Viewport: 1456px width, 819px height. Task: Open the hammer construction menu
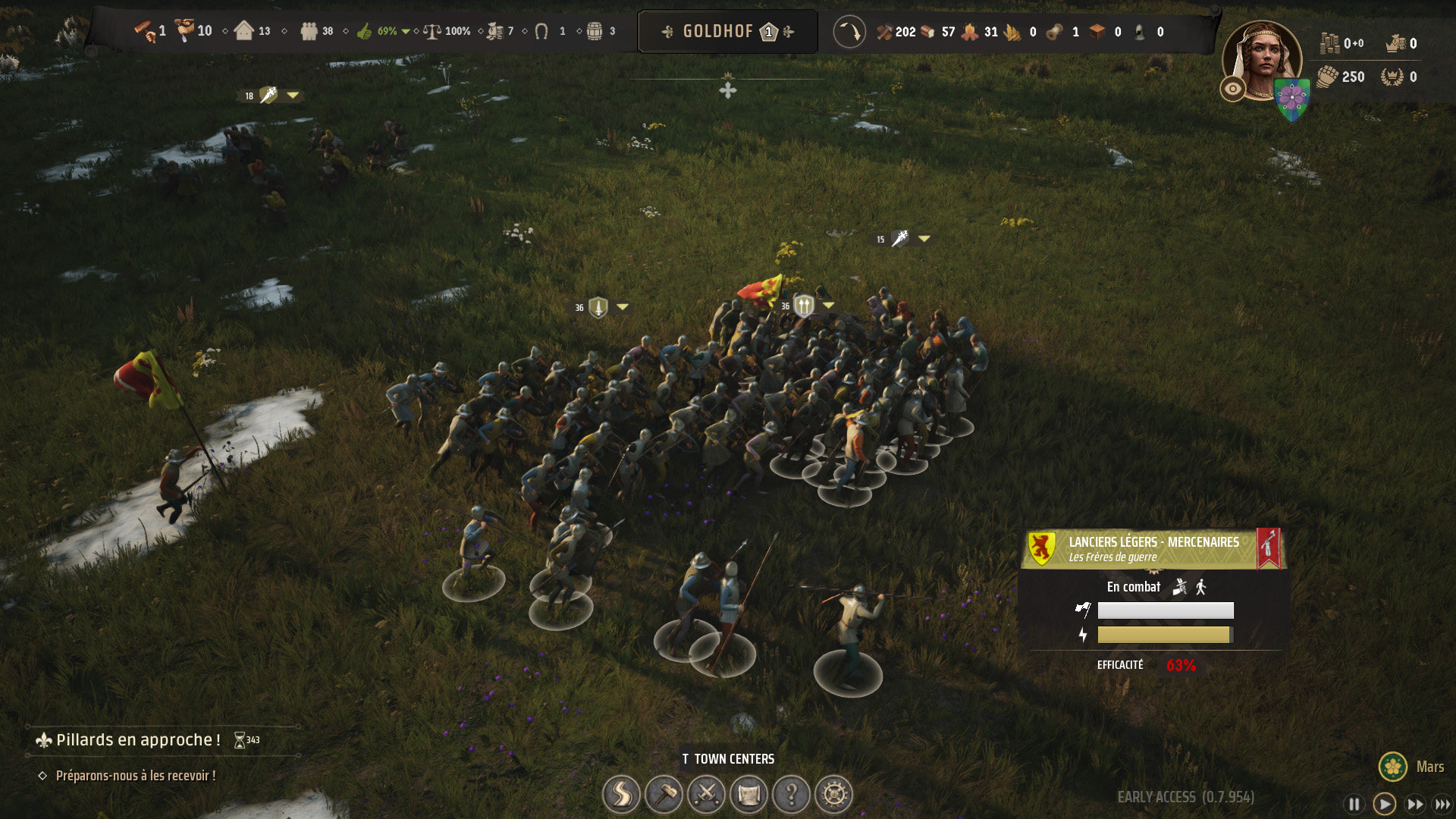(x=664, y=794)
